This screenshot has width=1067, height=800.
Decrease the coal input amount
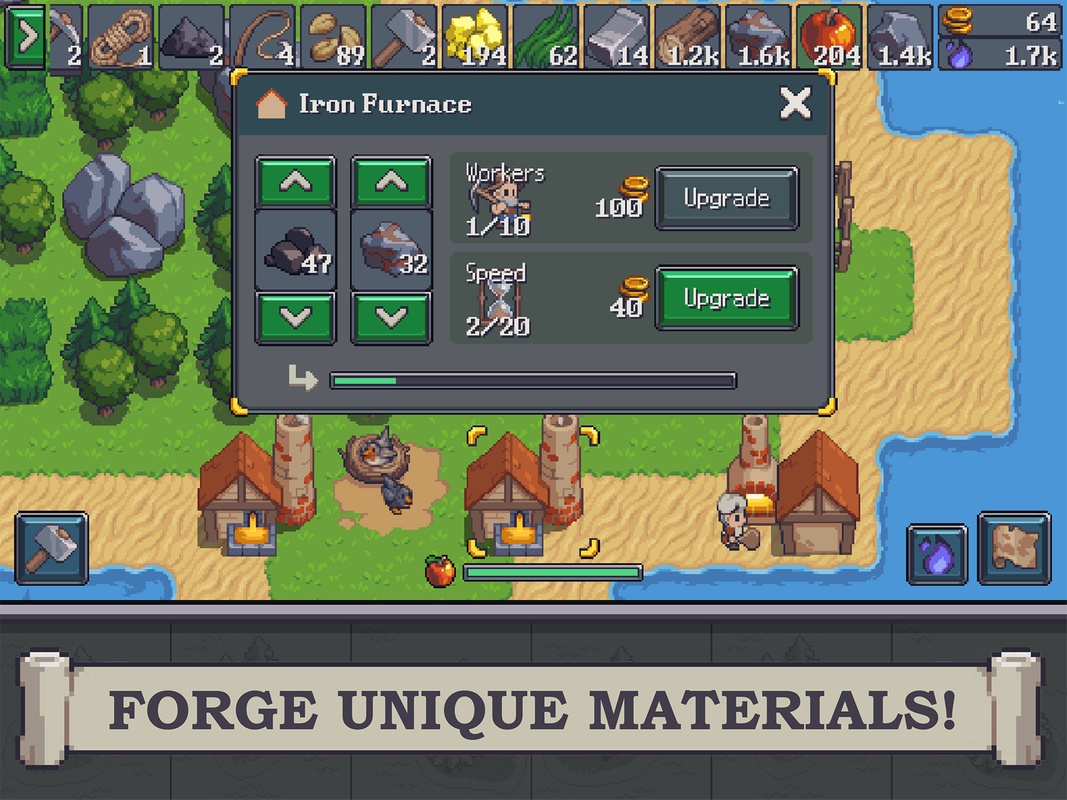[295, 317]
